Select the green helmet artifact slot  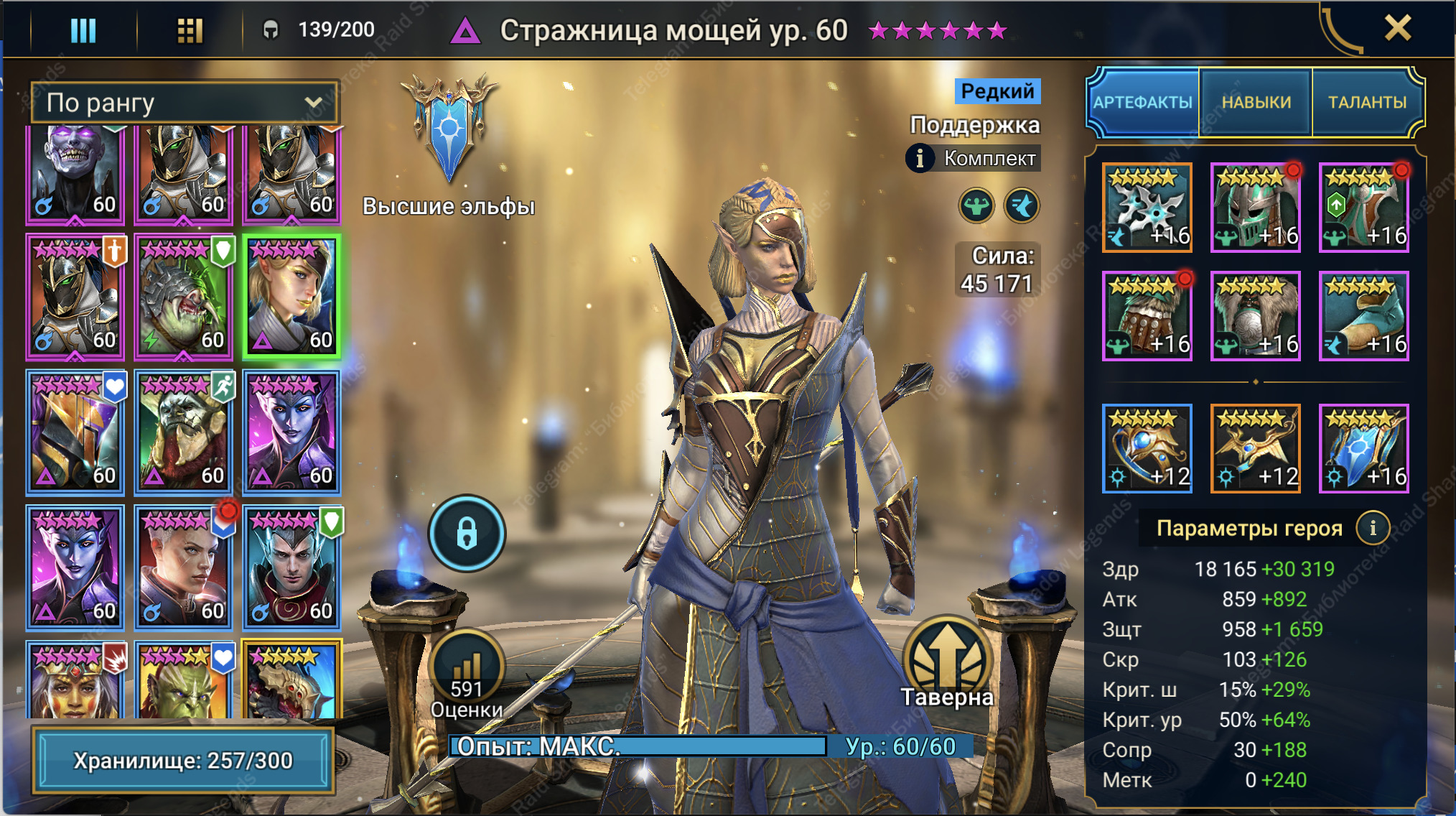pyautogui.click(x=1255, y=208)
